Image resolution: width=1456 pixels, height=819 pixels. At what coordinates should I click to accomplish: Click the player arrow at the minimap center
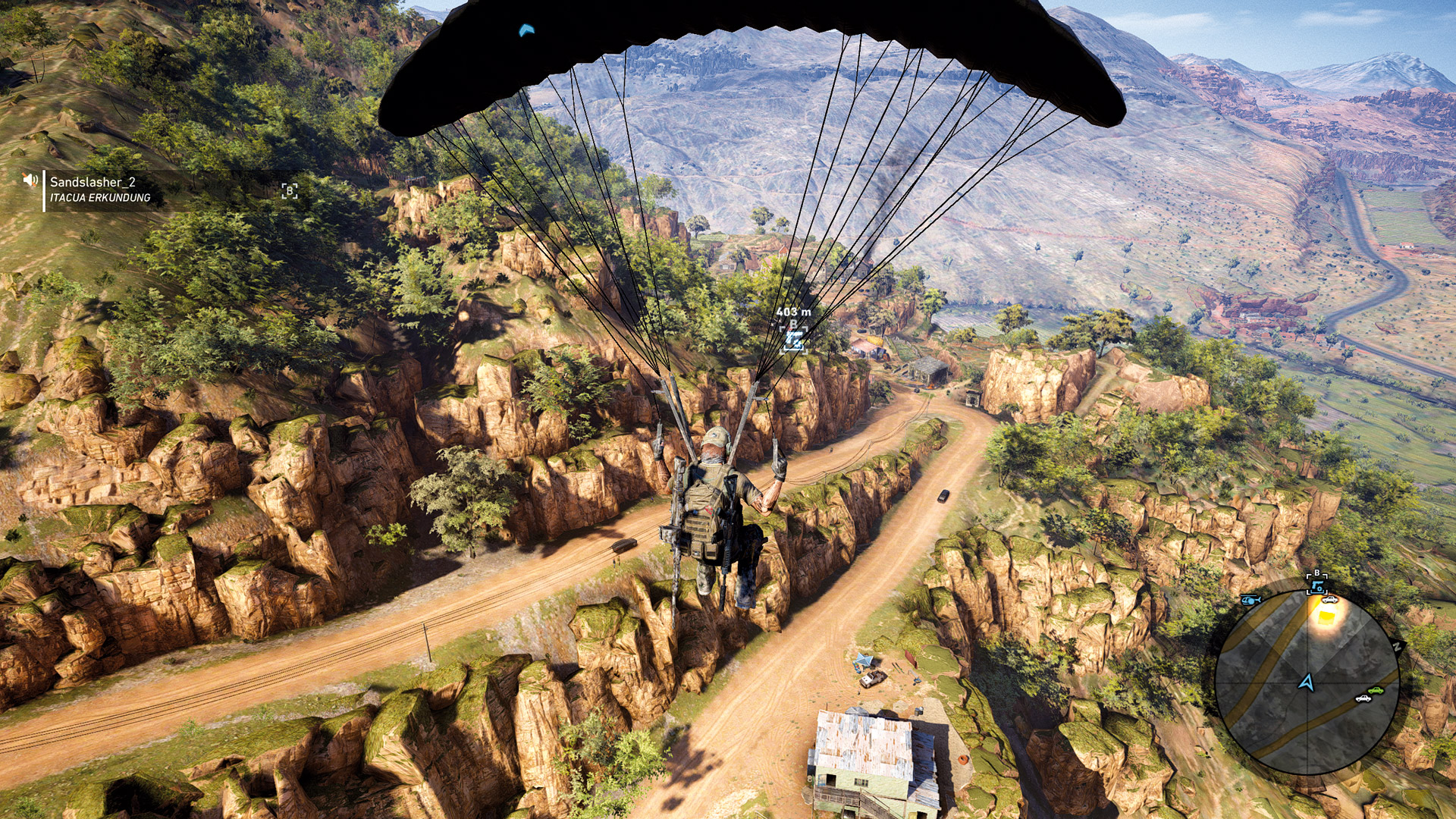pyautogui.click(x=1307, y=682)
